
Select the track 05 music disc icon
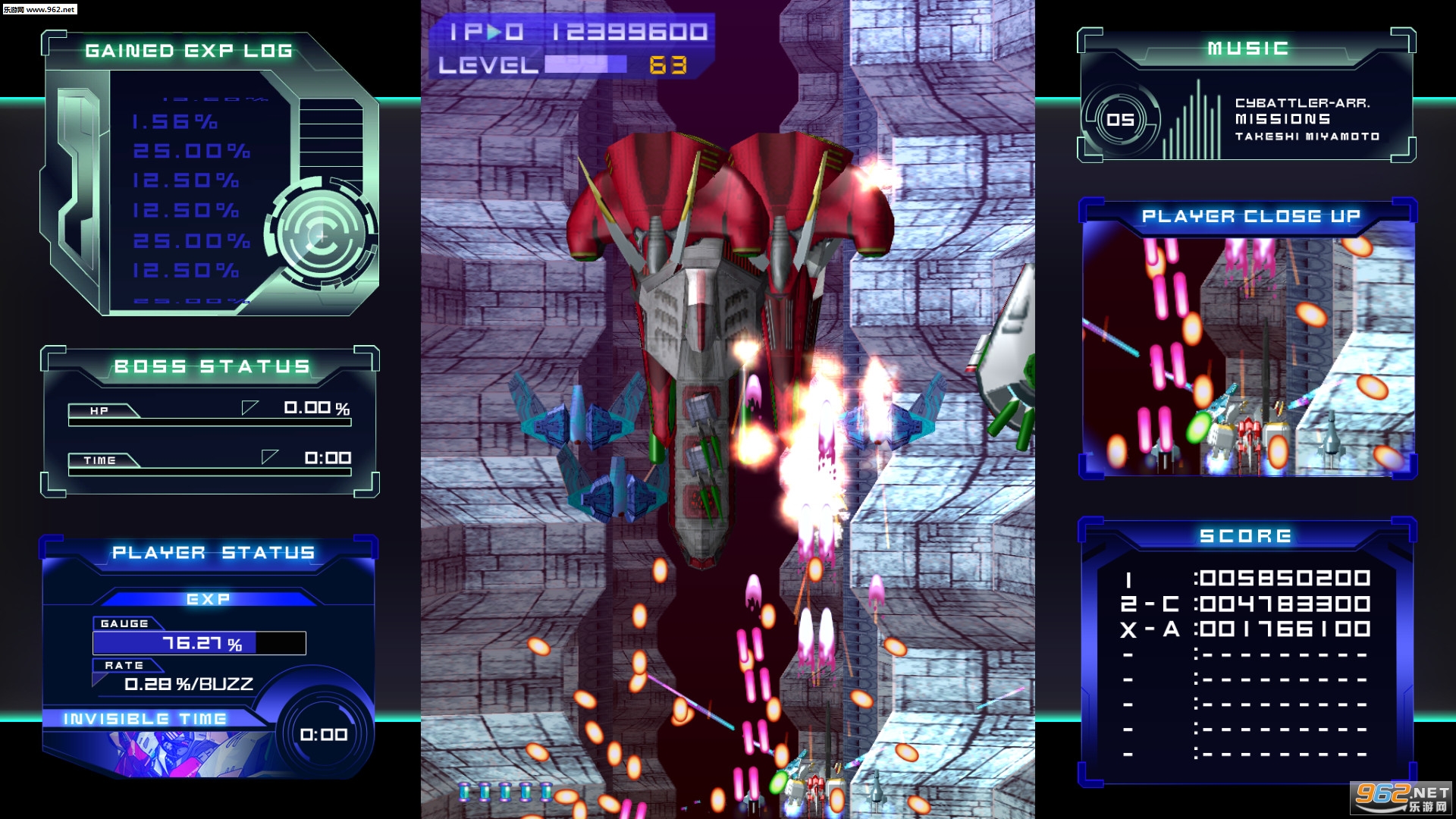click(1120, 120)
